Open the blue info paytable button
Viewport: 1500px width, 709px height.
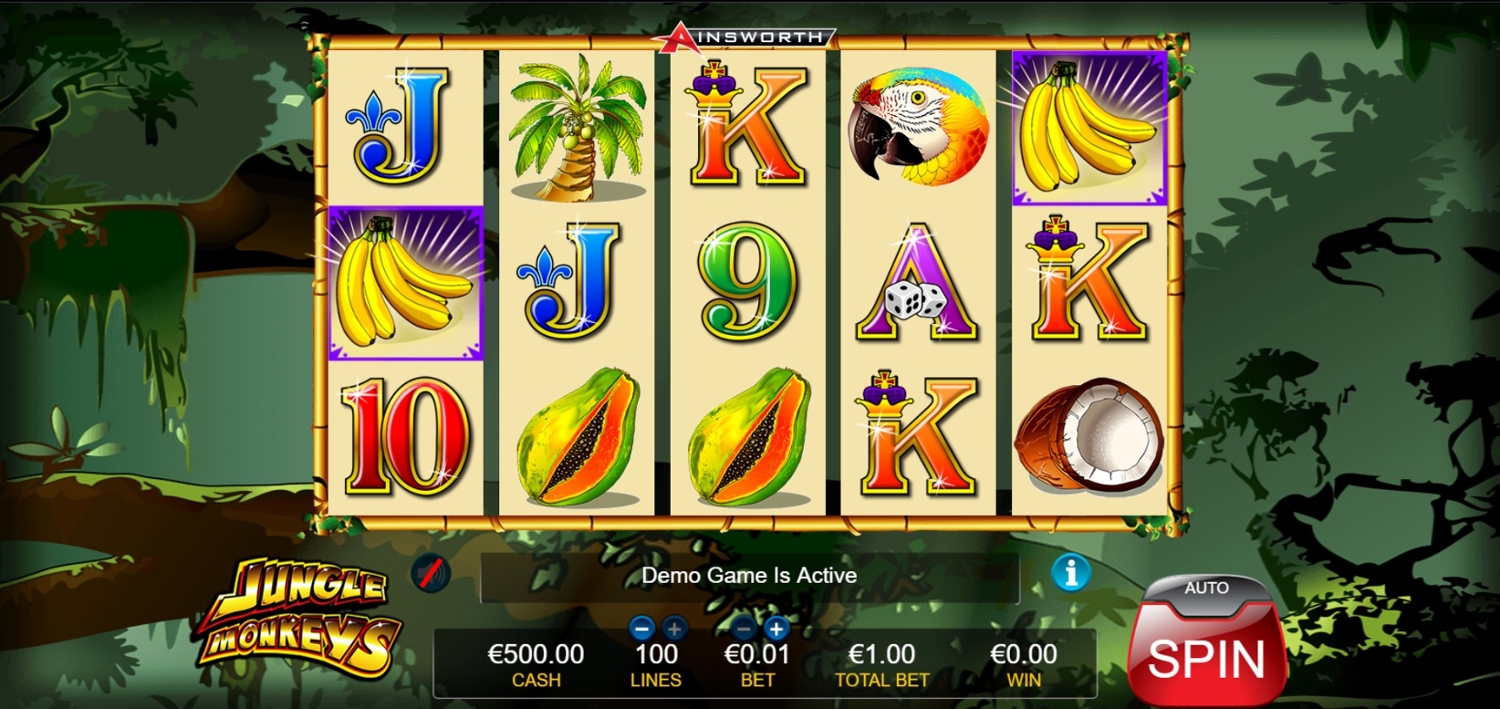coord(1070,573)
